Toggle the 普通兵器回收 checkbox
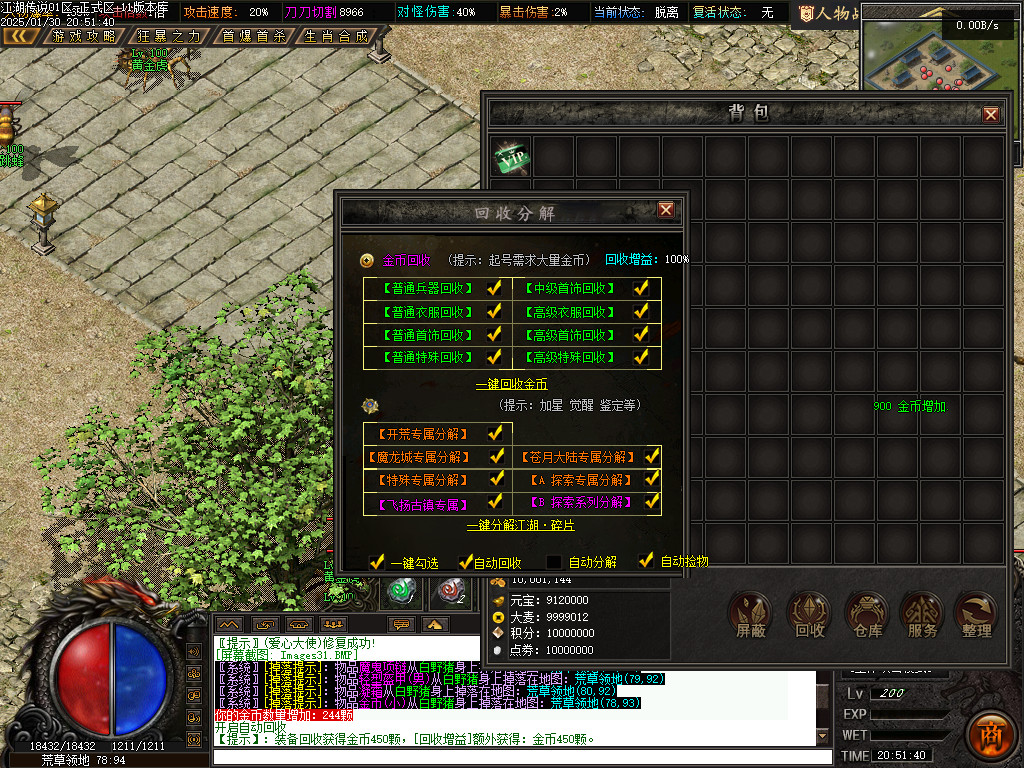This screenshot has width=1024, height=768. (494, 288)
